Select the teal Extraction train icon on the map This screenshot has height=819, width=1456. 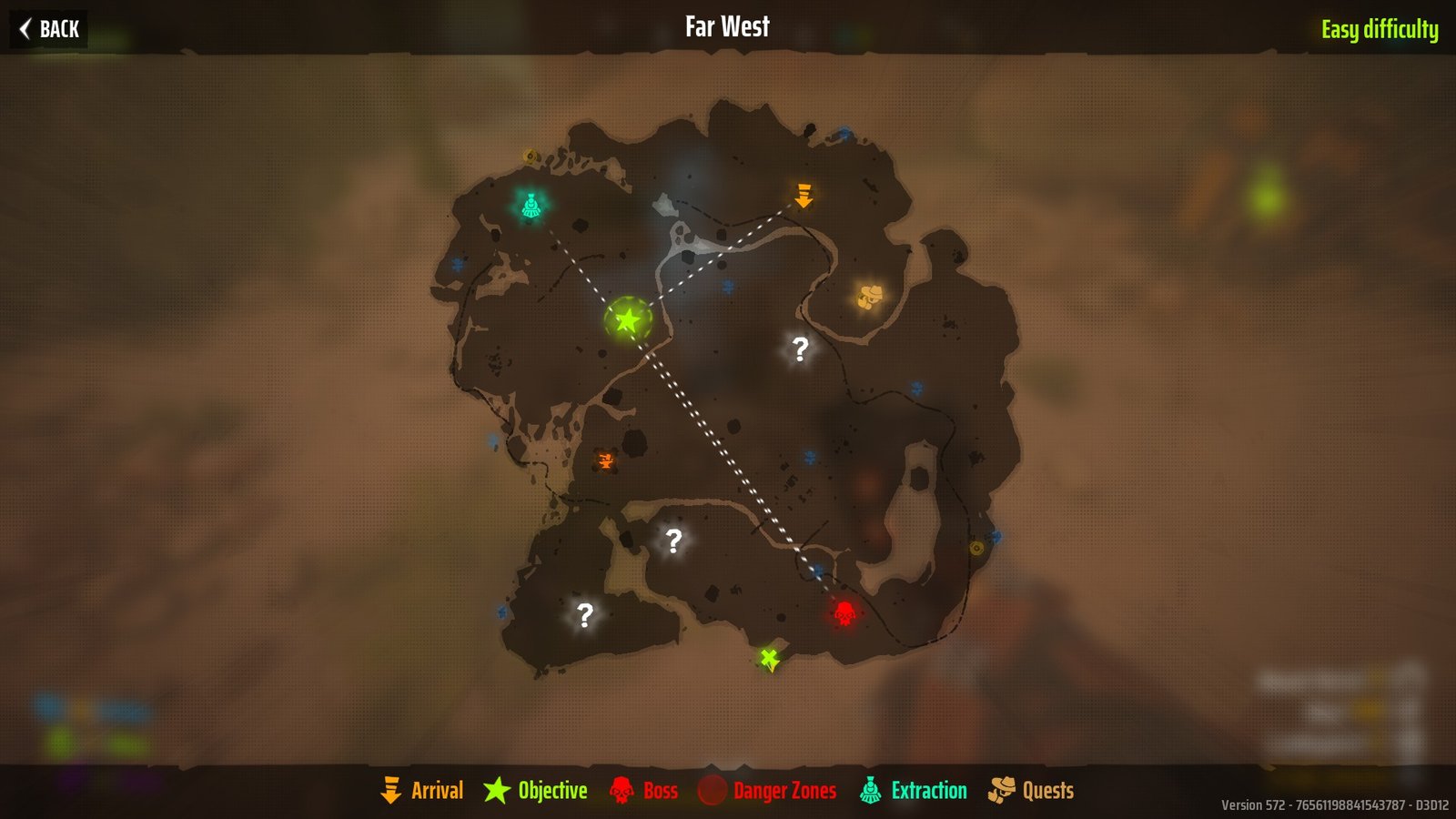[531, 206]
